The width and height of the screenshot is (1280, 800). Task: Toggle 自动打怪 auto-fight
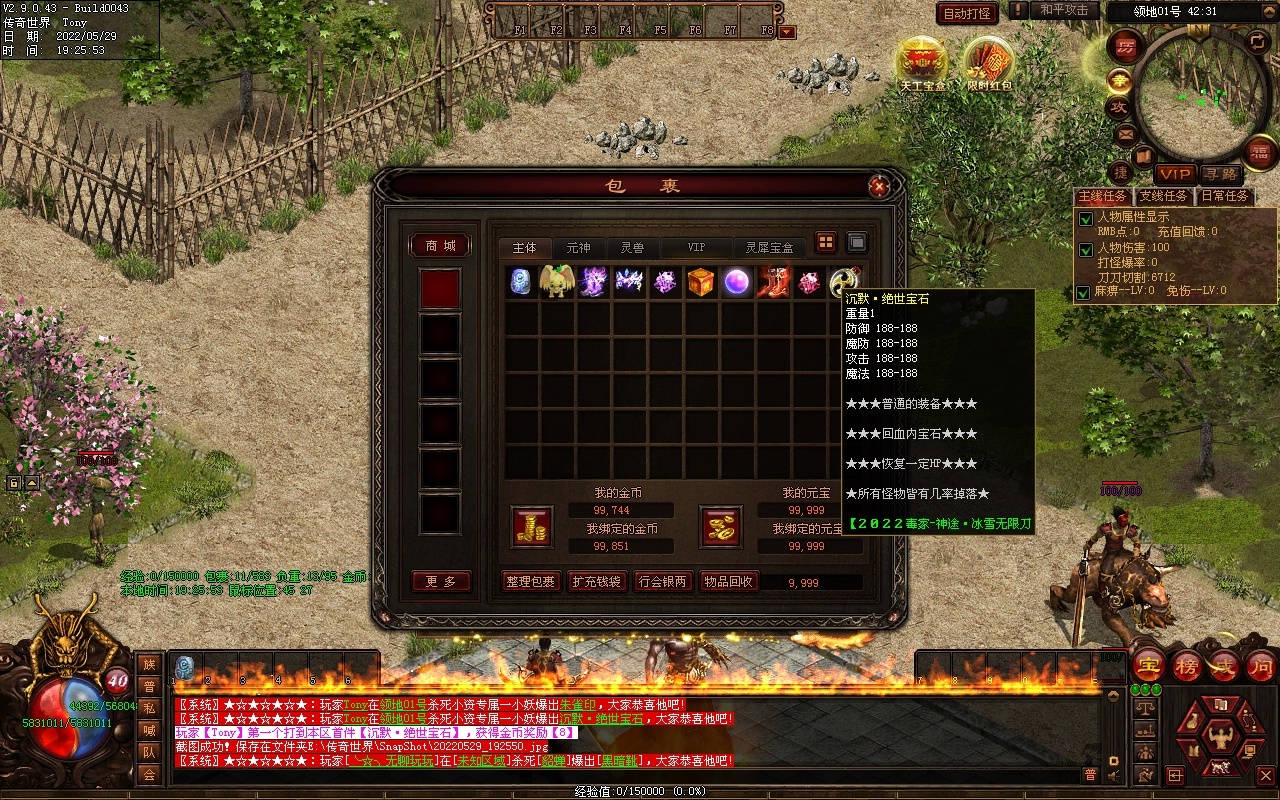(x=967, y=13)
